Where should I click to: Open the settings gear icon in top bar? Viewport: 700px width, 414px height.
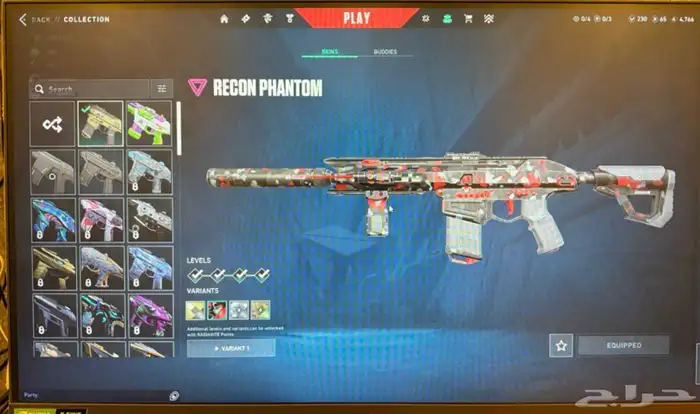[x=425, y=18]
